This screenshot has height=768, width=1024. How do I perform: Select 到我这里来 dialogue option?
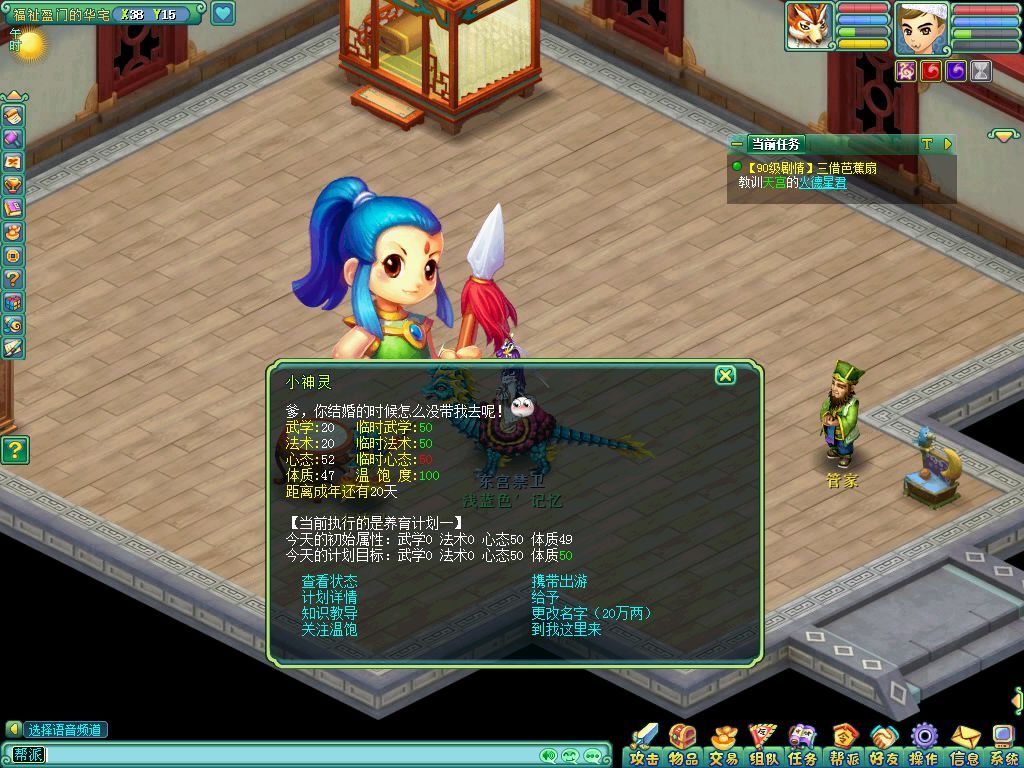pos(566,629)
